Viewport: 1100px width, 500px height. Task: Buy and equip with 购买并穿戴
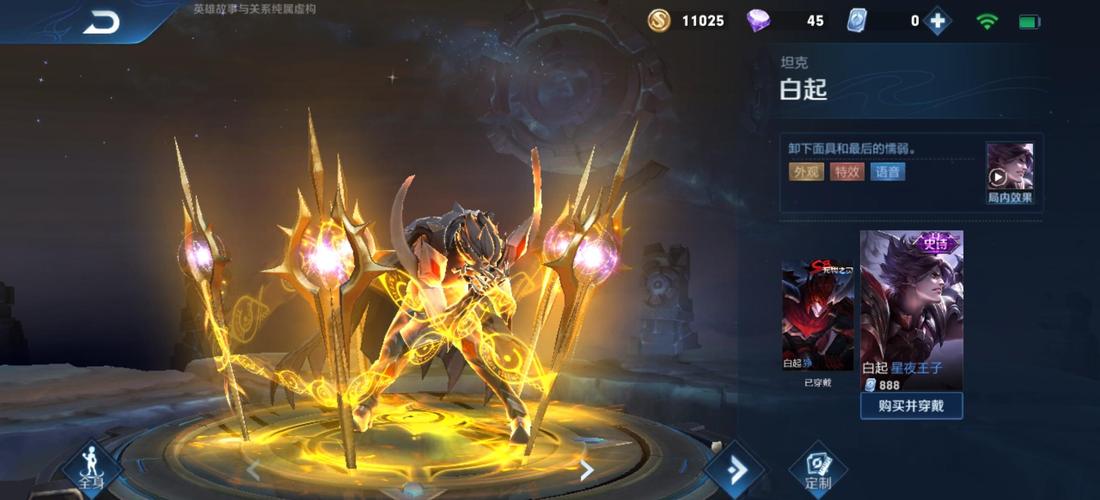[911, 405]
